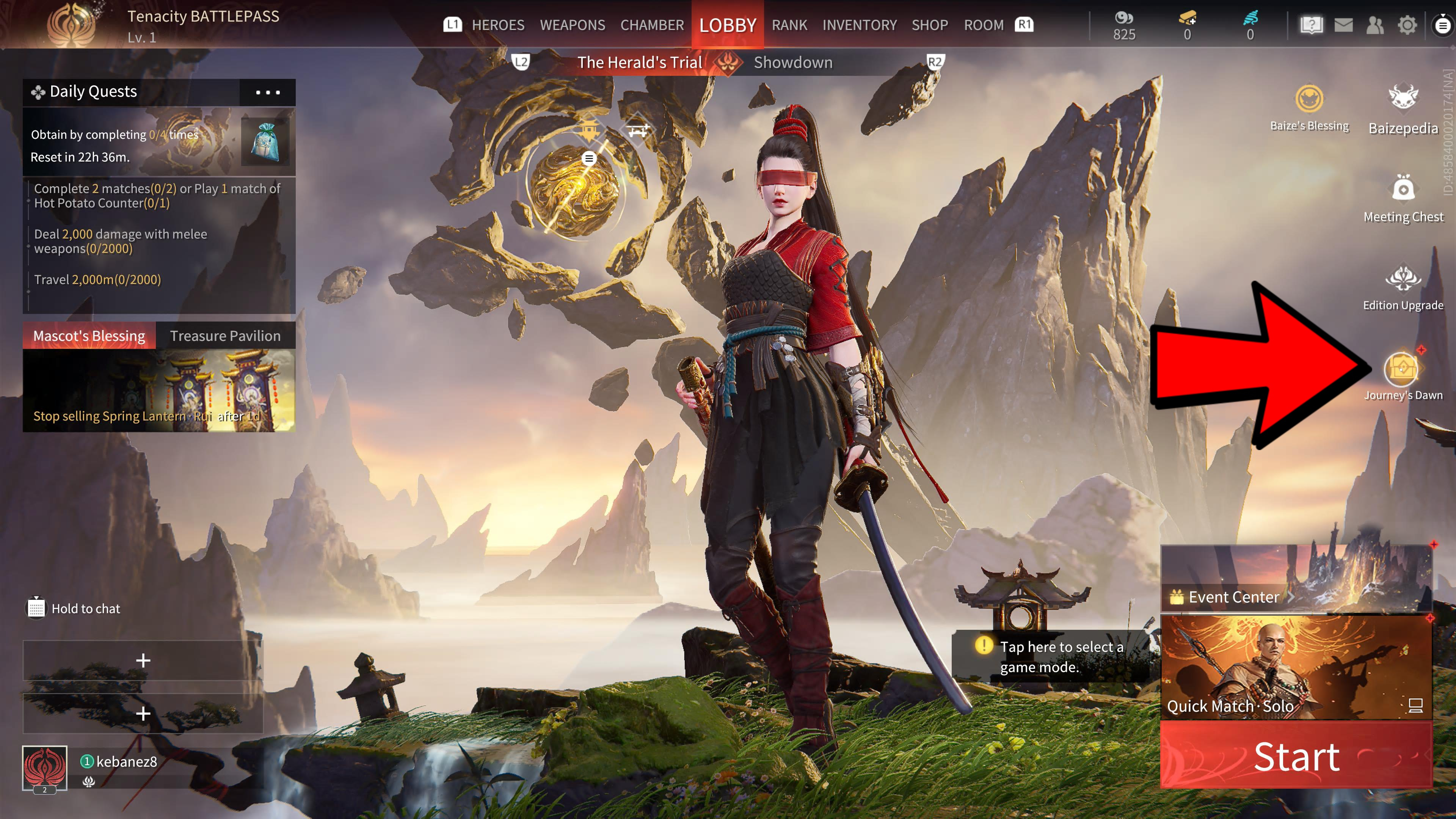Screen dimensions: 1456x819
Task: Open the Inventory
Action: (x=859, y=25)
